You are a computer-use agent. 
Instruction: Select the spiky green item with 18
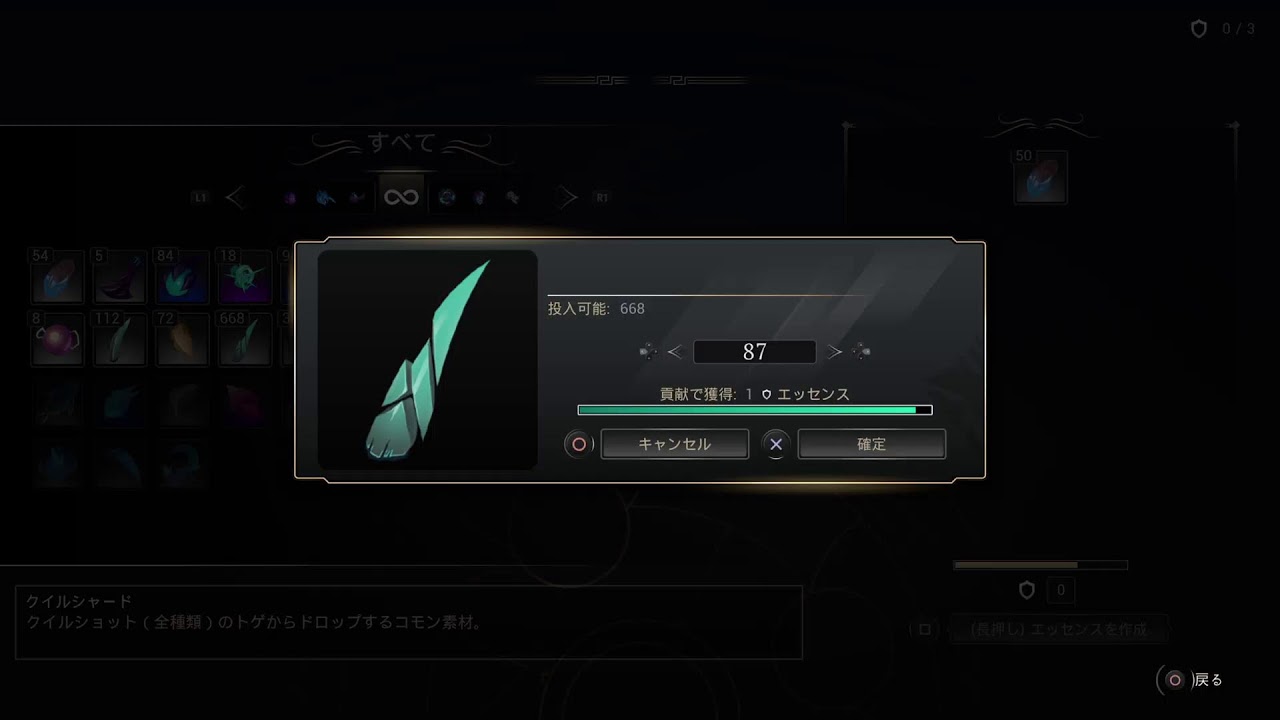point(243,277)
